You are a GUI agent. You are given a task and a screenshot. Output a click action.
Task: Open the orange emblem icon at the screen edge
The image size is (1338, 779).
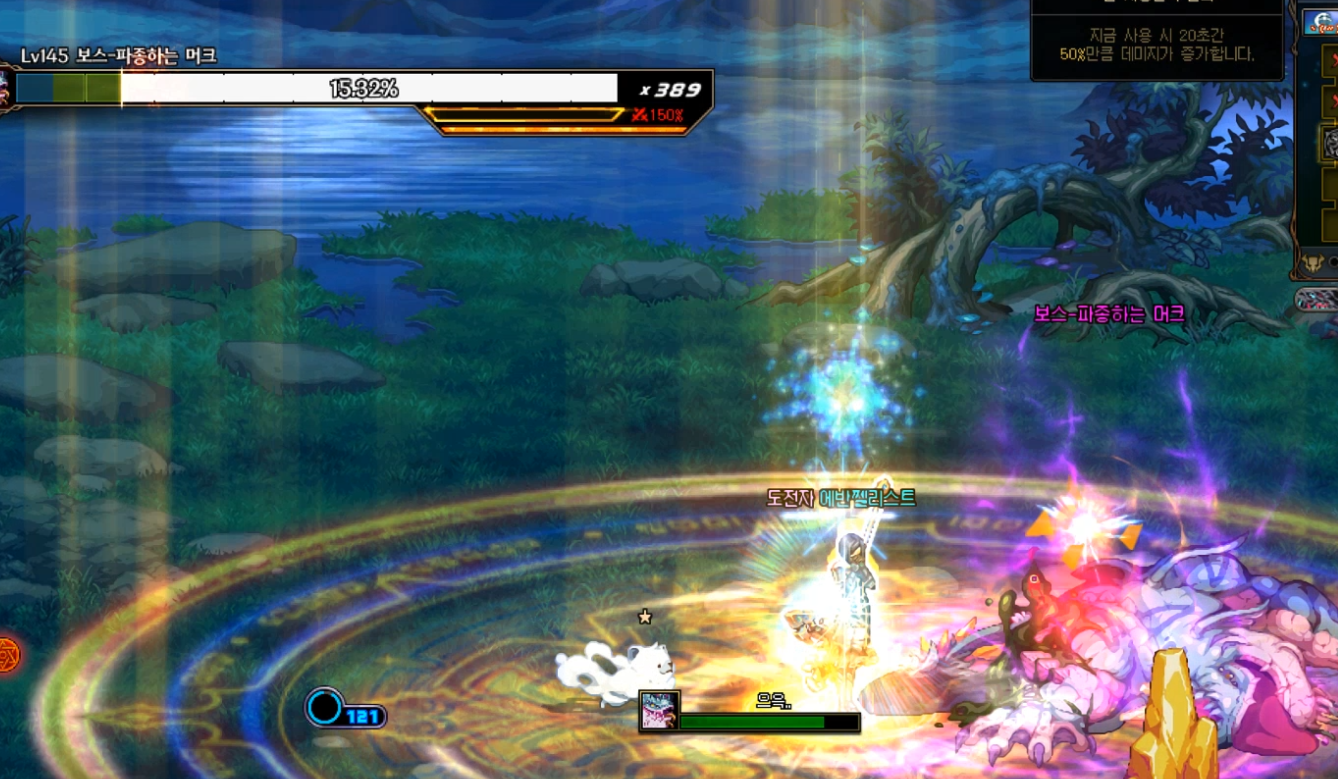(x=8, y=655)
